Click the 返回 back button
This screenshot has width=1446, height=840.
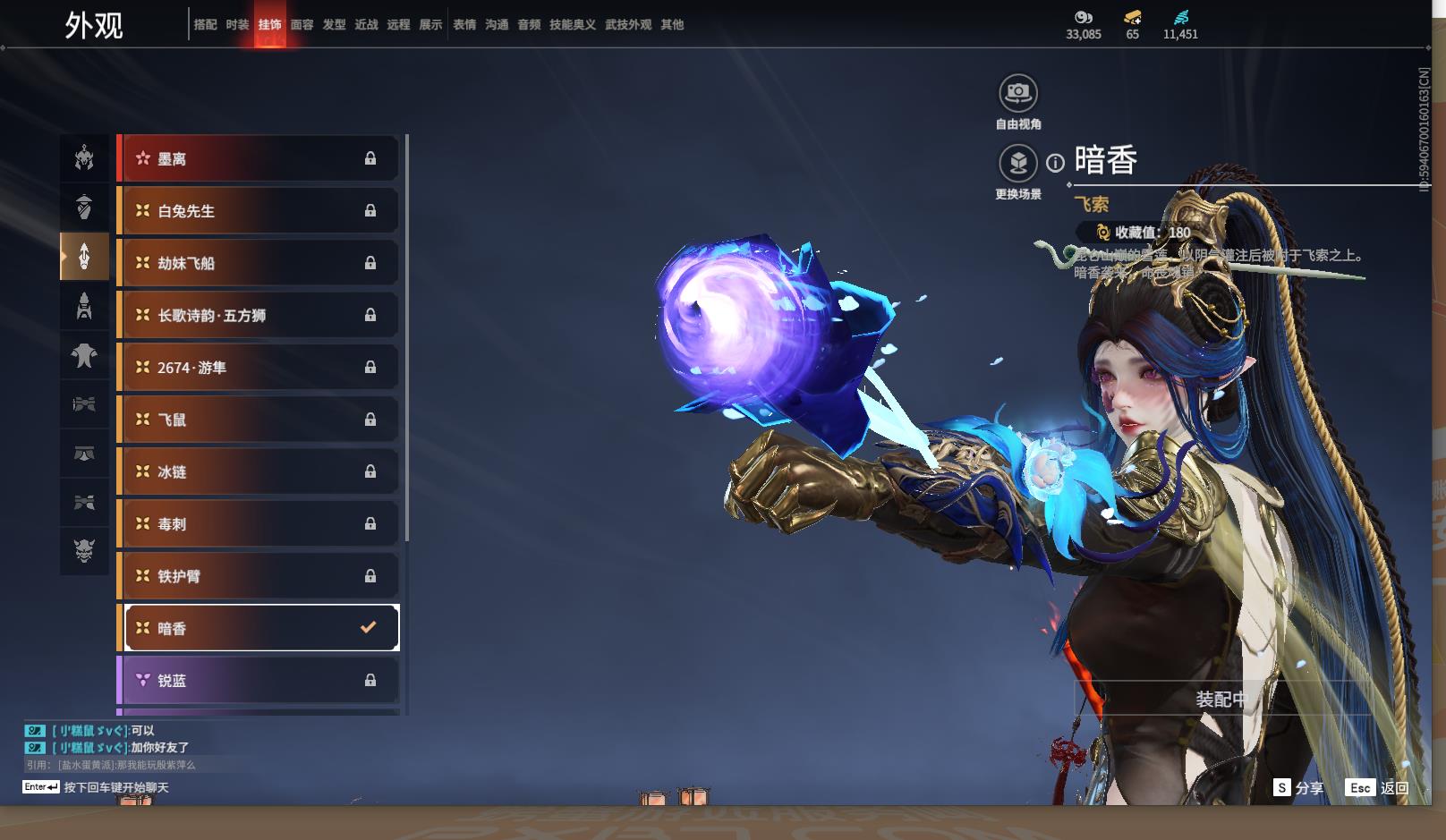pyautogui.click(x=1379, y=788)
